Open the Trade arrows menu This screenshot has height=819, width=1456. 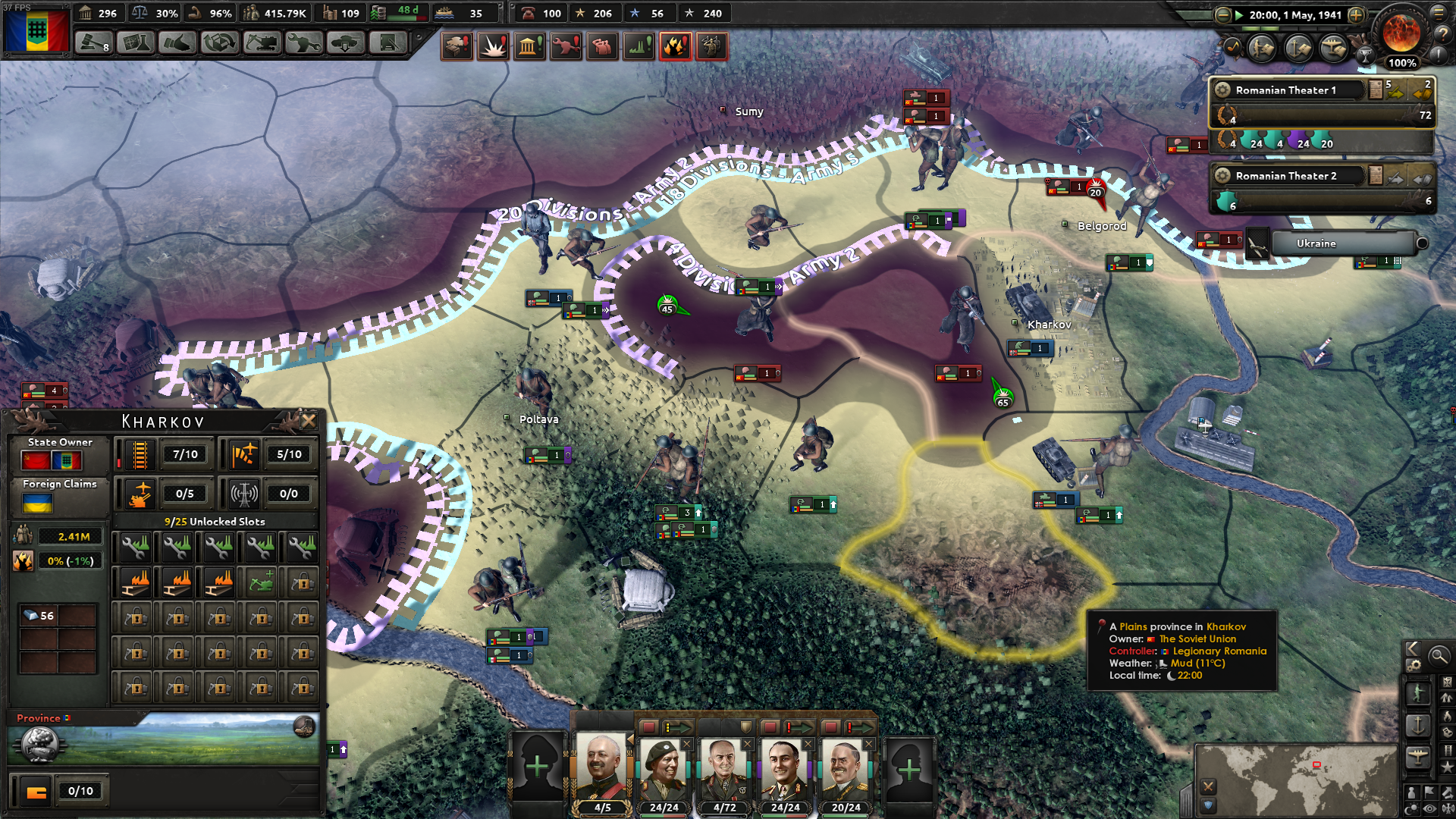(x=219, y=44)
